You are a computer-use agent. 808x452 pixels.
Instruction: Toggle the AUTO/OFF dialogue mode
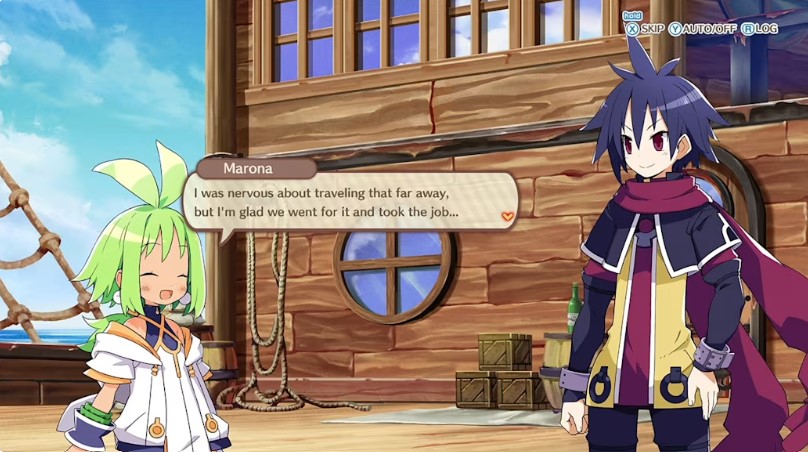pos(703,29)
